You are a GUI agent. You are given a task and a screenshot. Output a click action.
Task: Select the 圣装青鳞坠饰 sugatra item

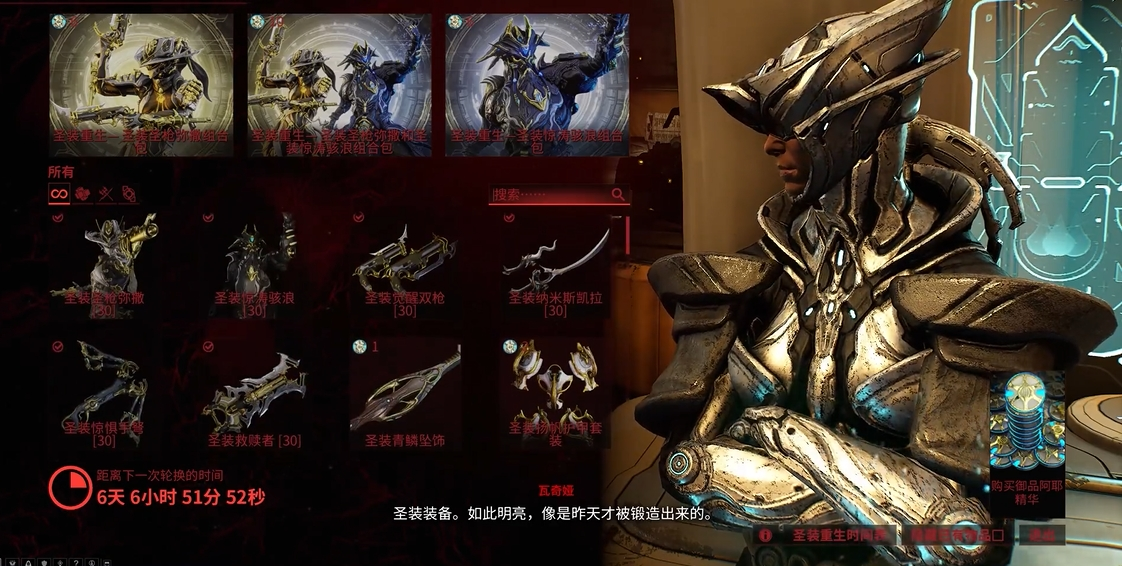pos(404,393)
